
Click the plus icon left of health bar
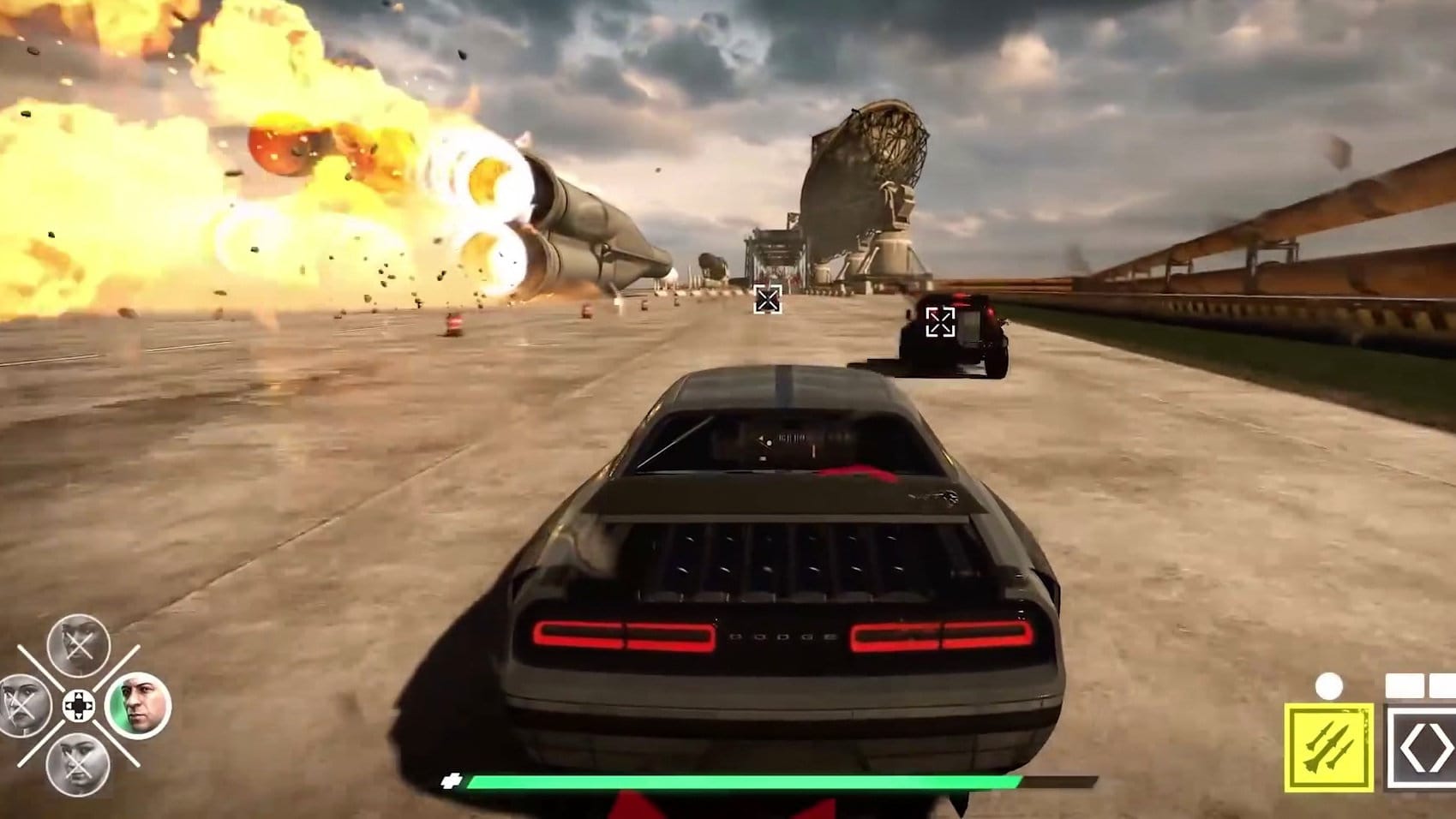coord(452,780)
